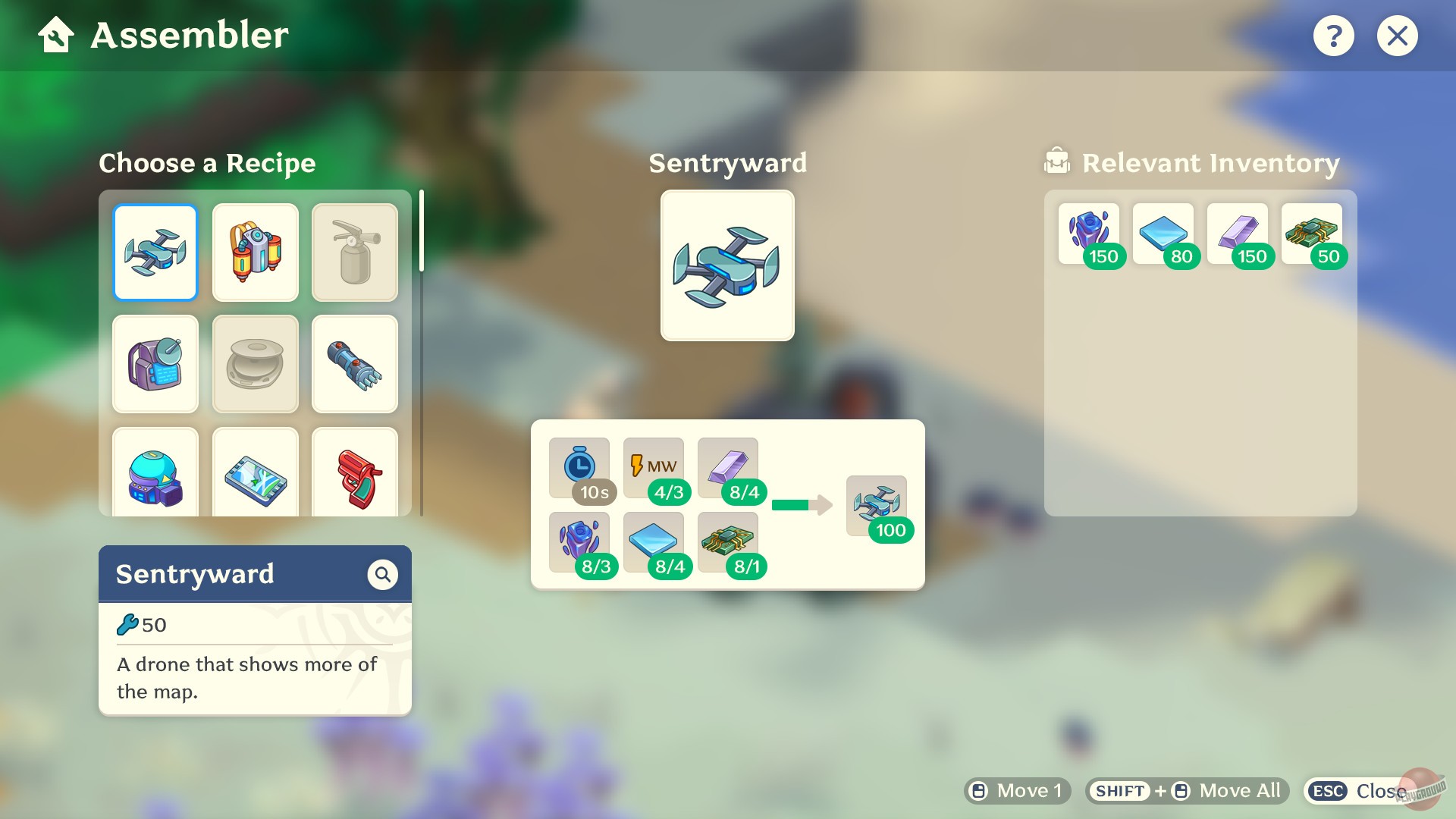Image resolution: width=1456 pixels, height=819 pixels.
Task: Select the Sentryward recipe icon
Action: pyautogui.click(x=155, y=253)
